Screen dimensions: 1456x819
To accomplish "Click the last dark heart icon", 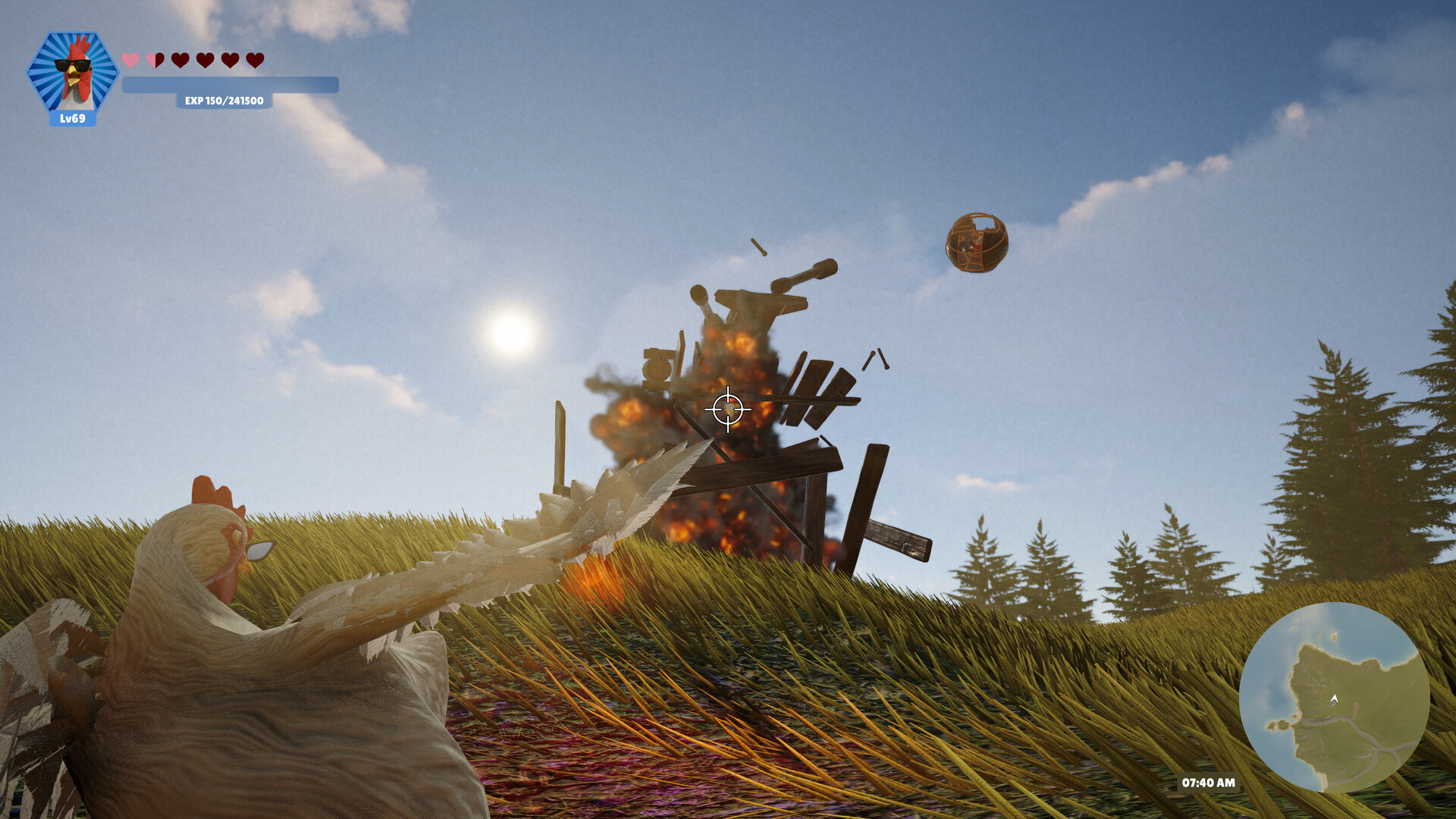I will coord(253,59).
